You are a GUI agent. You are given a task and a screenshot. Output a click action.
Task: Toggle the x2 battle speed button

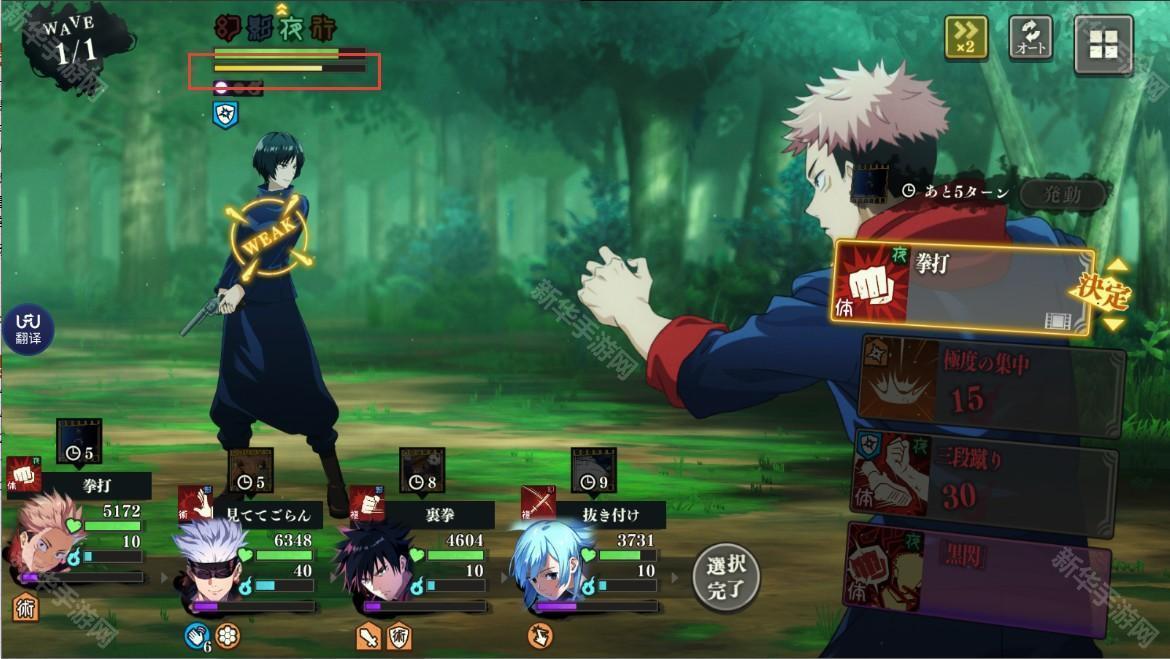[966, 38]
